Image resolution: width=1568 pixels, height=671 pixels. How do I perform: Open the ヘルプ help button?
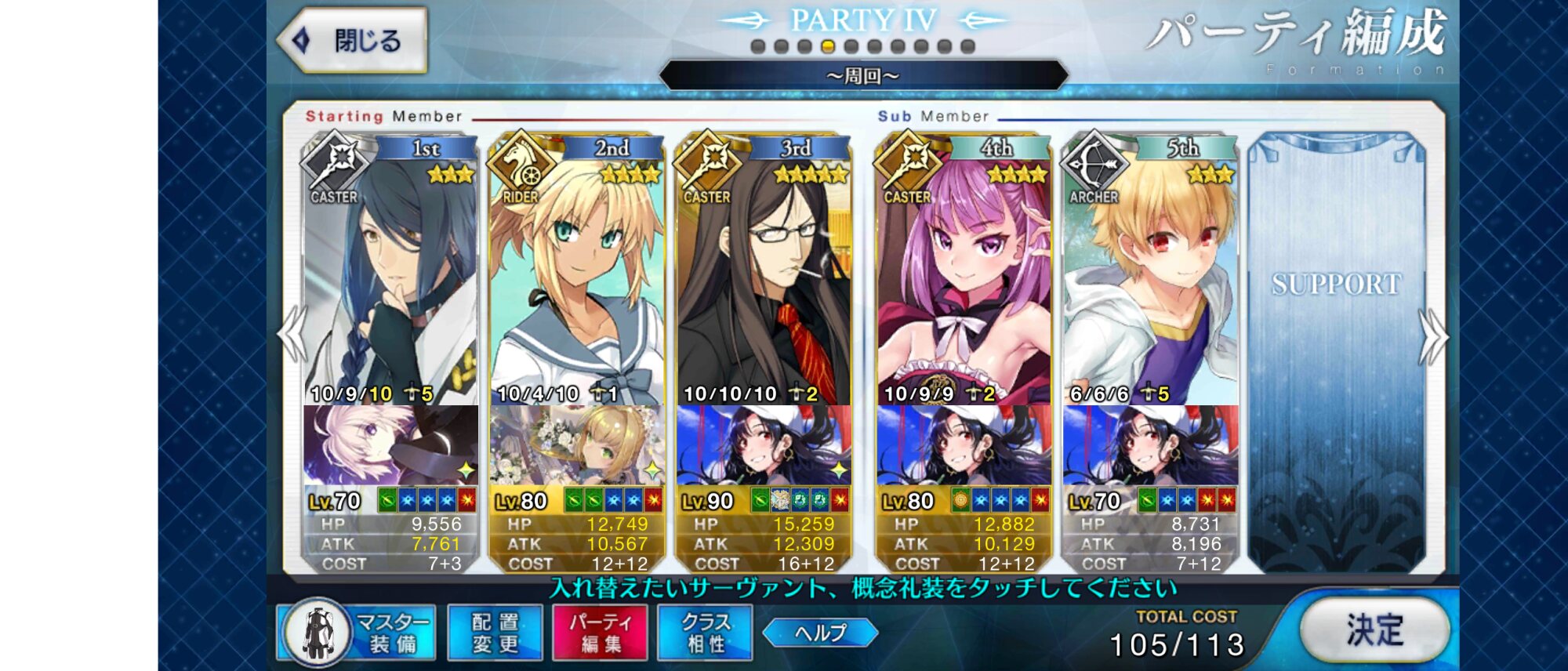tap(820, 633)
